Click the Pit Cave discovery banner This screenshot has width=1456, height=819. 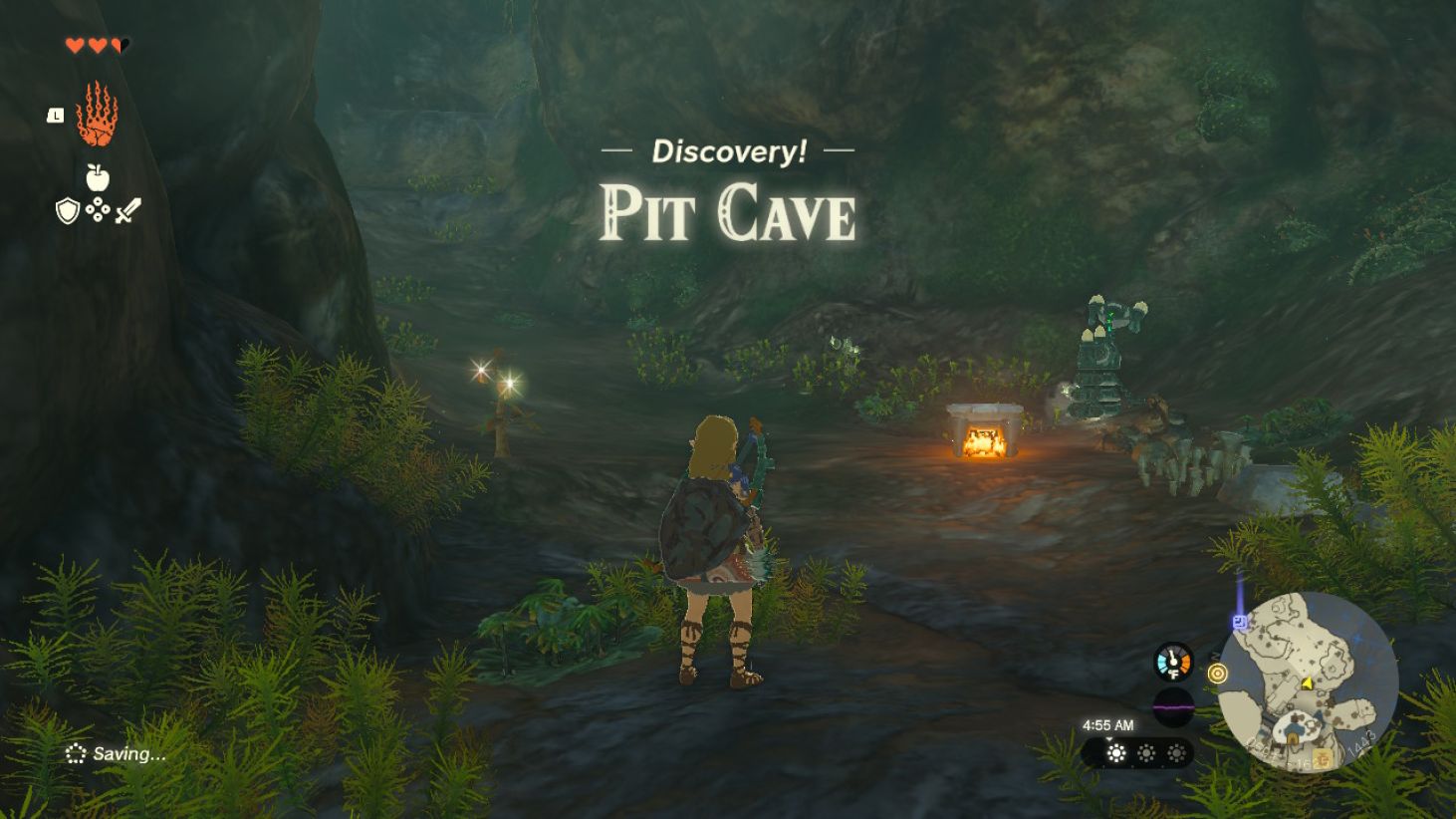click(728, 212)
